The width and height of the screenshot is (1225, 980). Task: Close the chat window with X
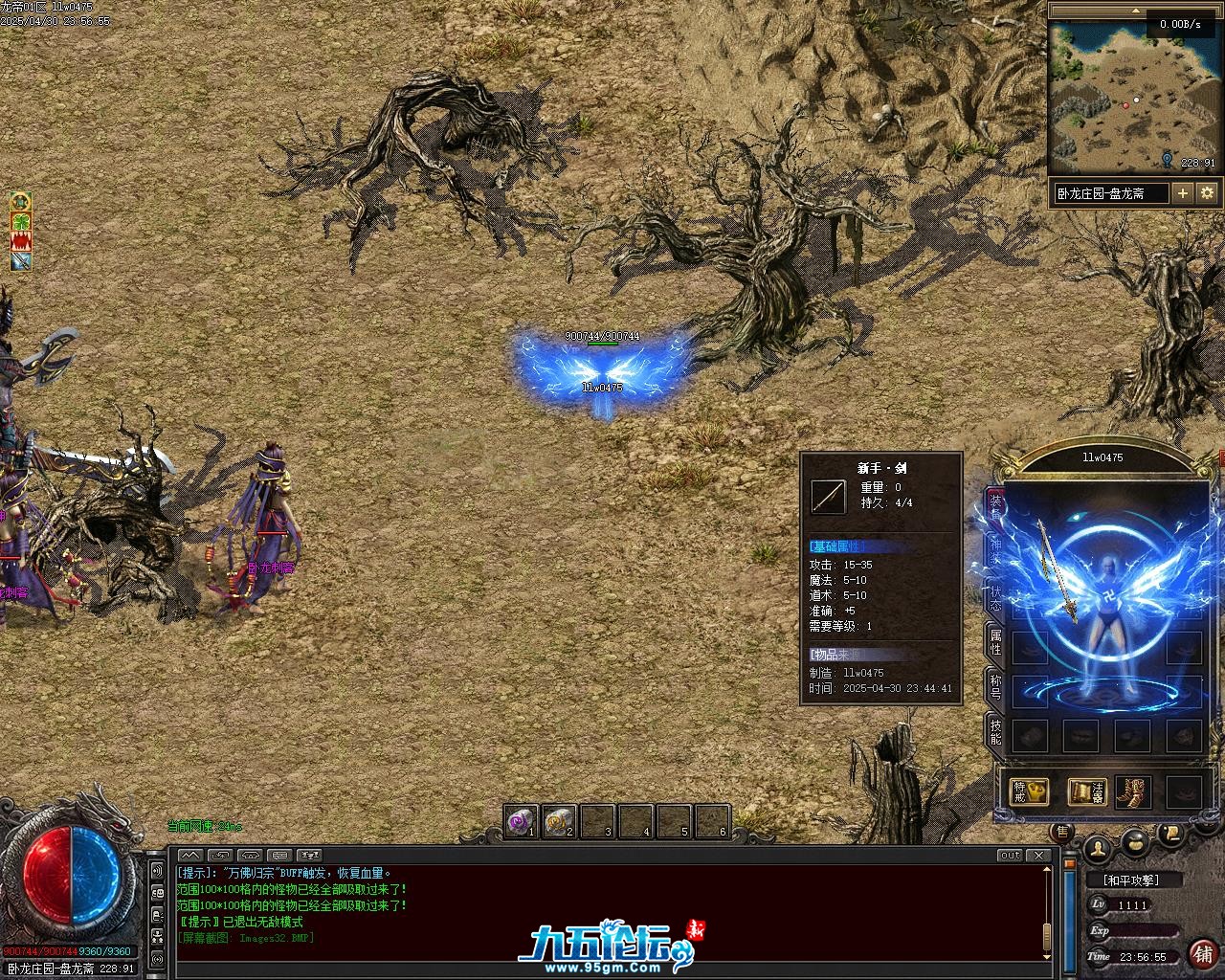[1038, 855]
